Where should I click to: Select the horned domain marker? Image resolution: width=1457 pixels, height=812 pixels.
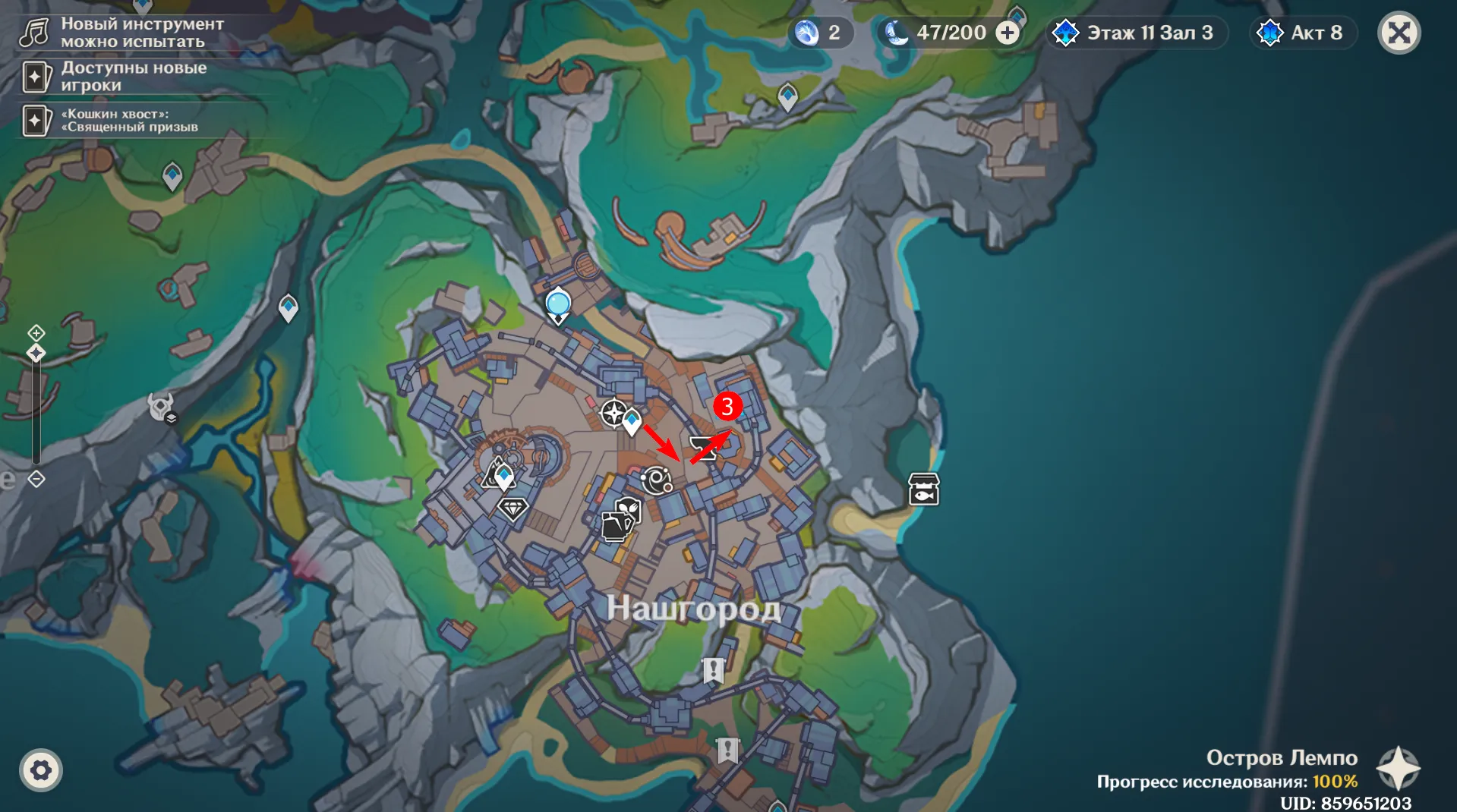(161, 407)
